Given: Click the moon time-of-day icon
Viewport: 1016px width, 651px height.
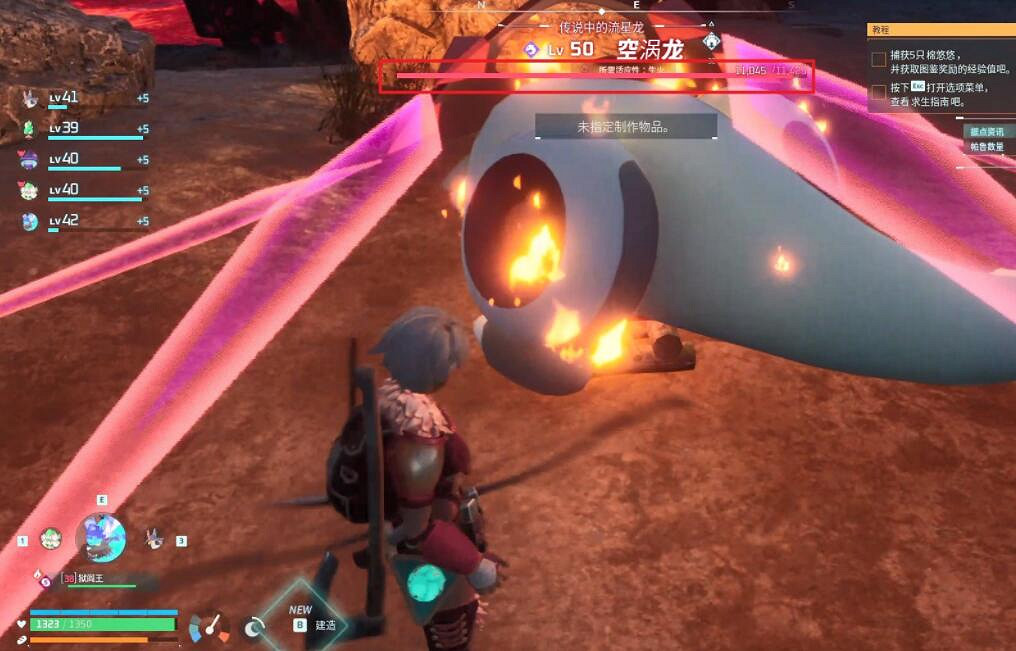Looking at the screenshot, I should tap(254, 627).
